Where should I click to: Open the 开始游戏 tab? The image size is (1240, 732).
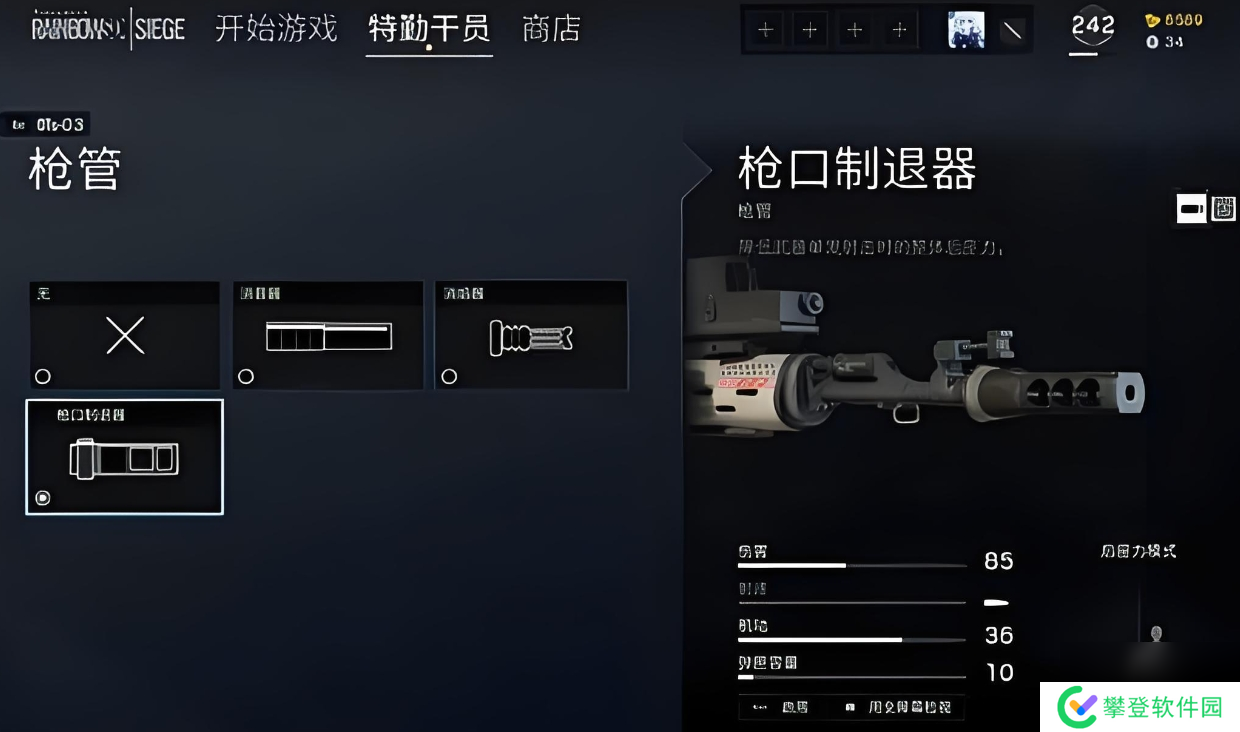(276, 29)
